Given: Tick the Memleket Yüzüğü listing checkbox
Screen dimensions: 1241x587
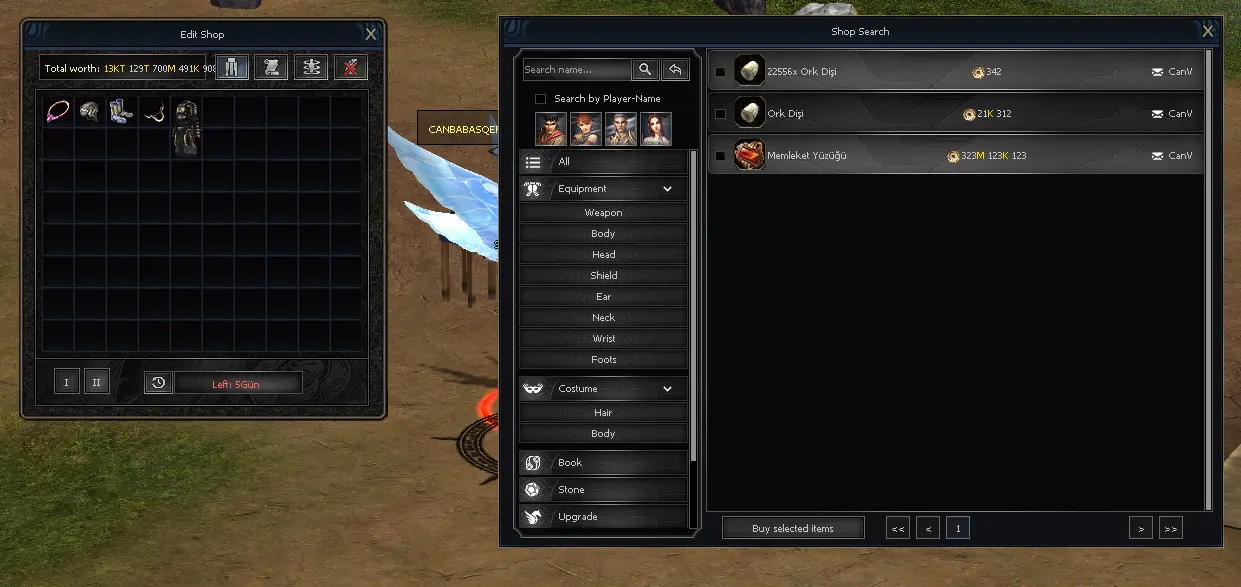Looking at the screenshot, I should [x=720, y=156].
